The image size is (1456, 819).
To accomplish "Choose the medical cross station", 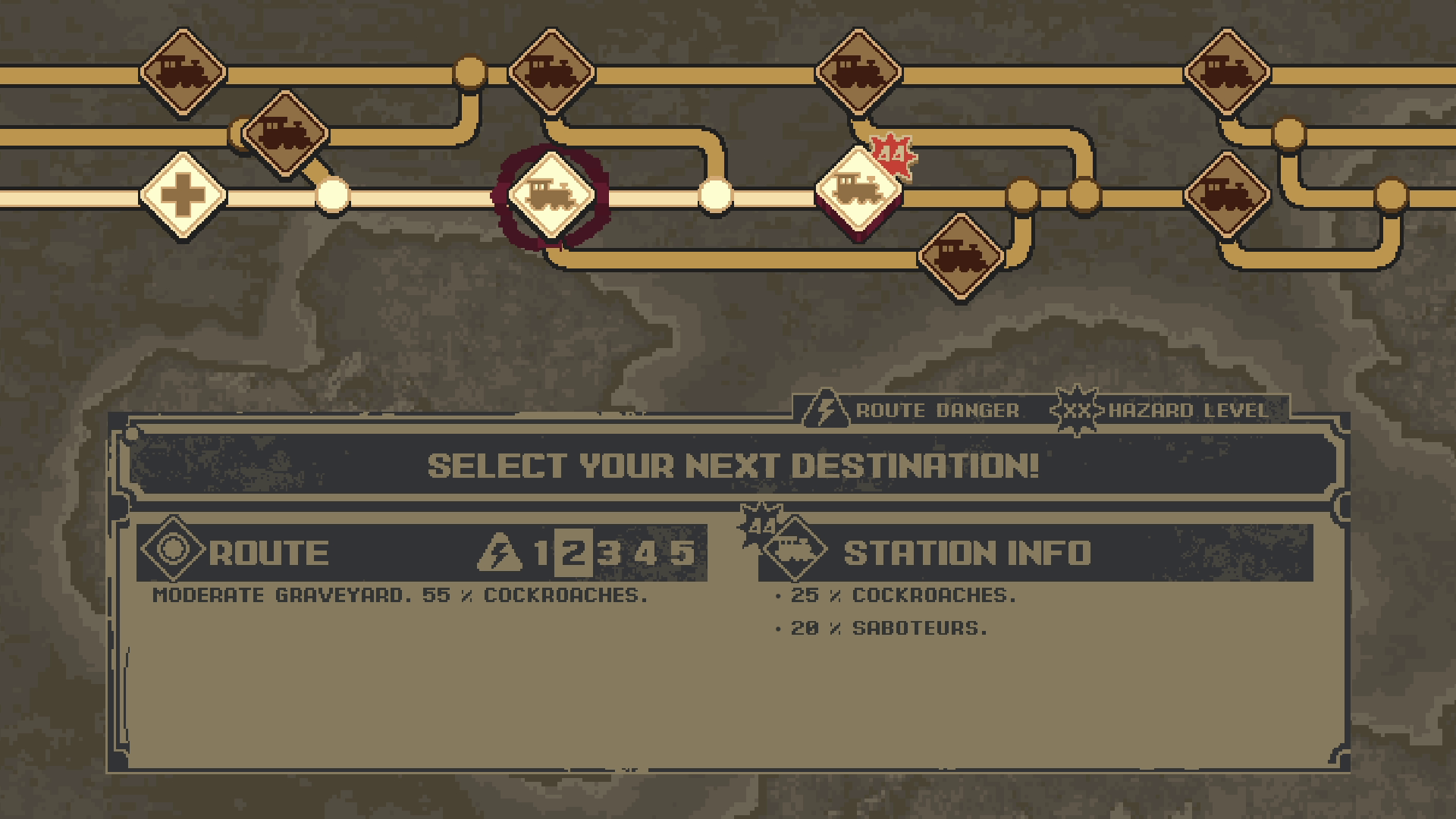I will tap(183, 195).
